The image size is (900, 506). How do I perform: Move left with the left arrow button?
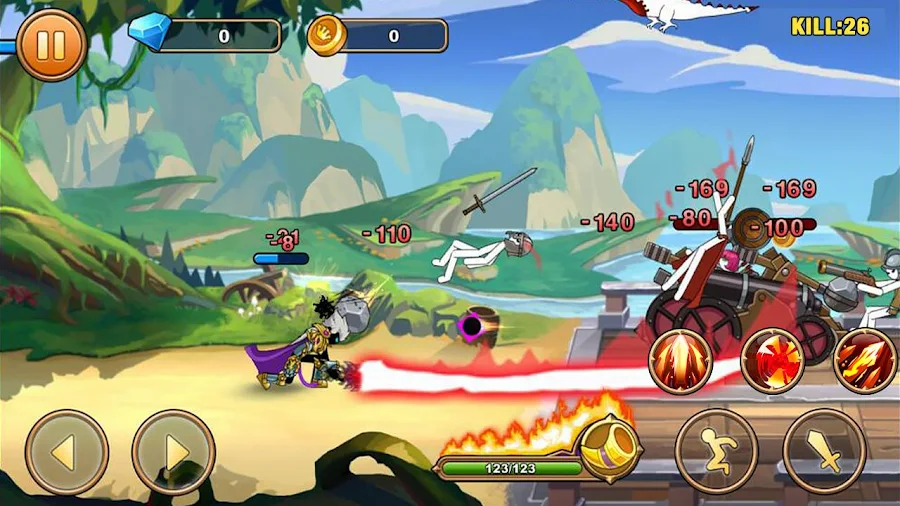[66, 452]
